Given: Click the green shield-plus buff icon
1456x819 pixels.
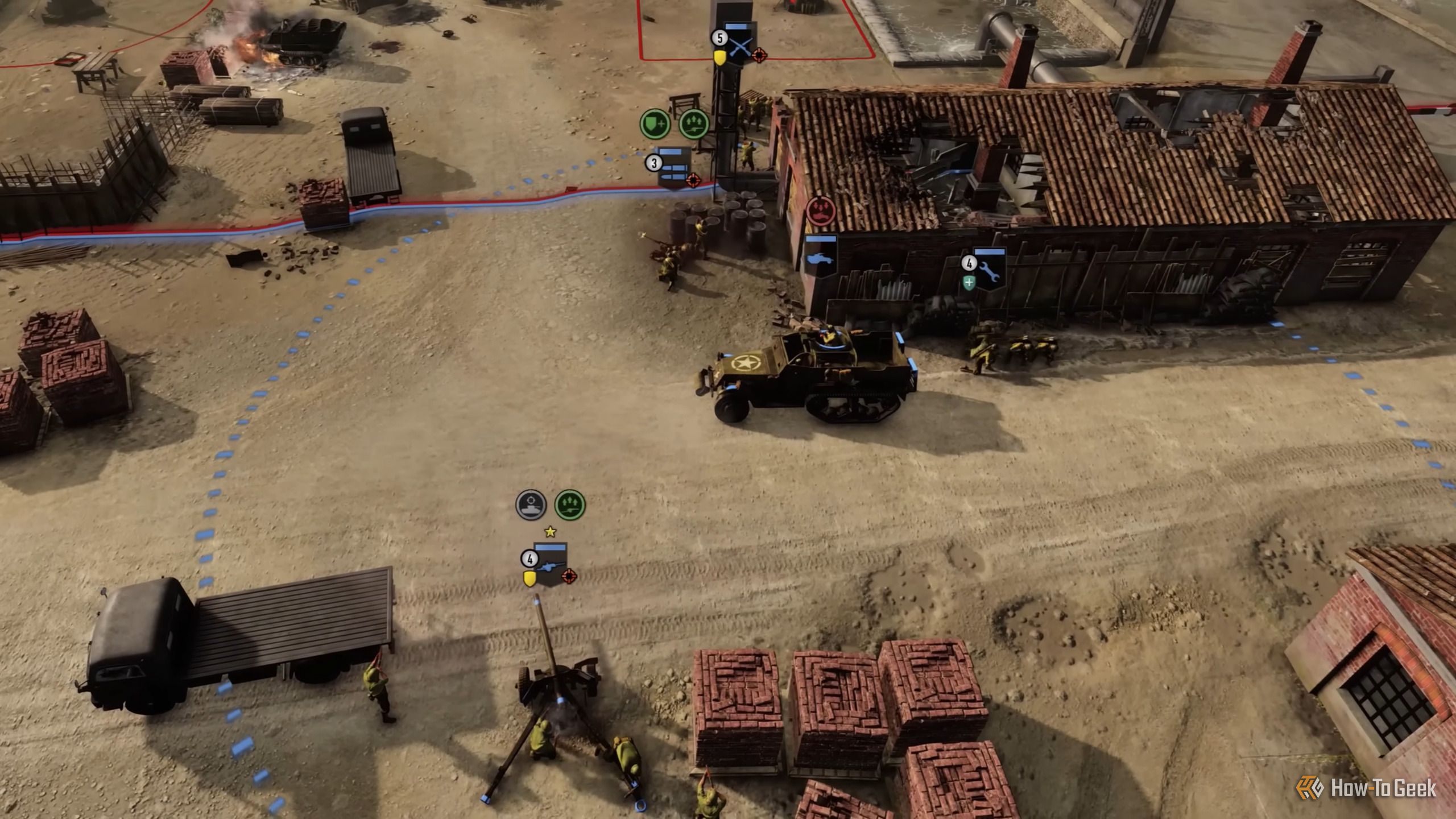Looking at the screenshot, I should [x=655, y=123].
